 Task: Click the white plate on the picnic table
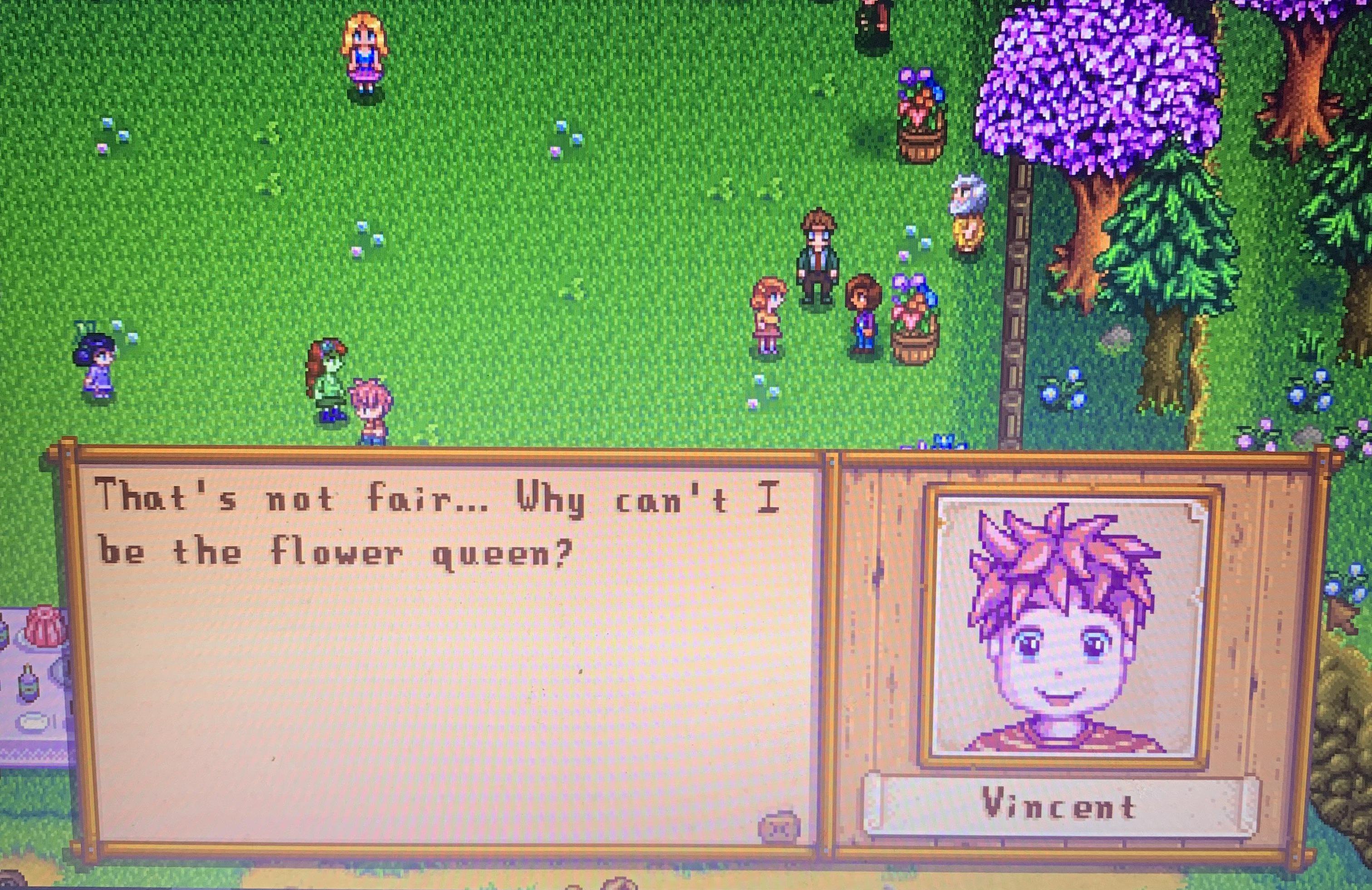(x=33, y=722)
